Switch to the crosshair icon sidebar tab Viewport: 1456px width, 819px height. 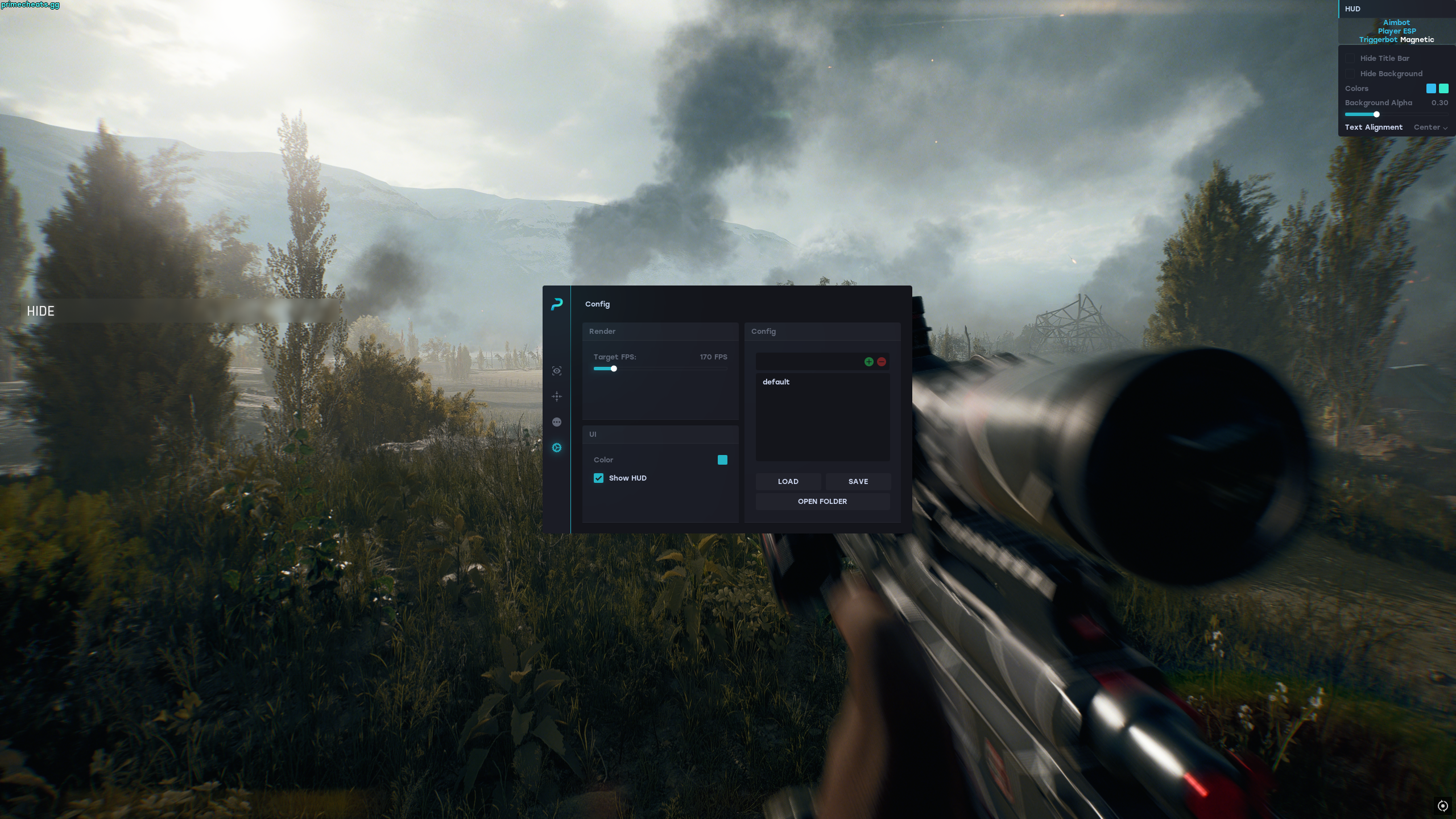(557, 396)
